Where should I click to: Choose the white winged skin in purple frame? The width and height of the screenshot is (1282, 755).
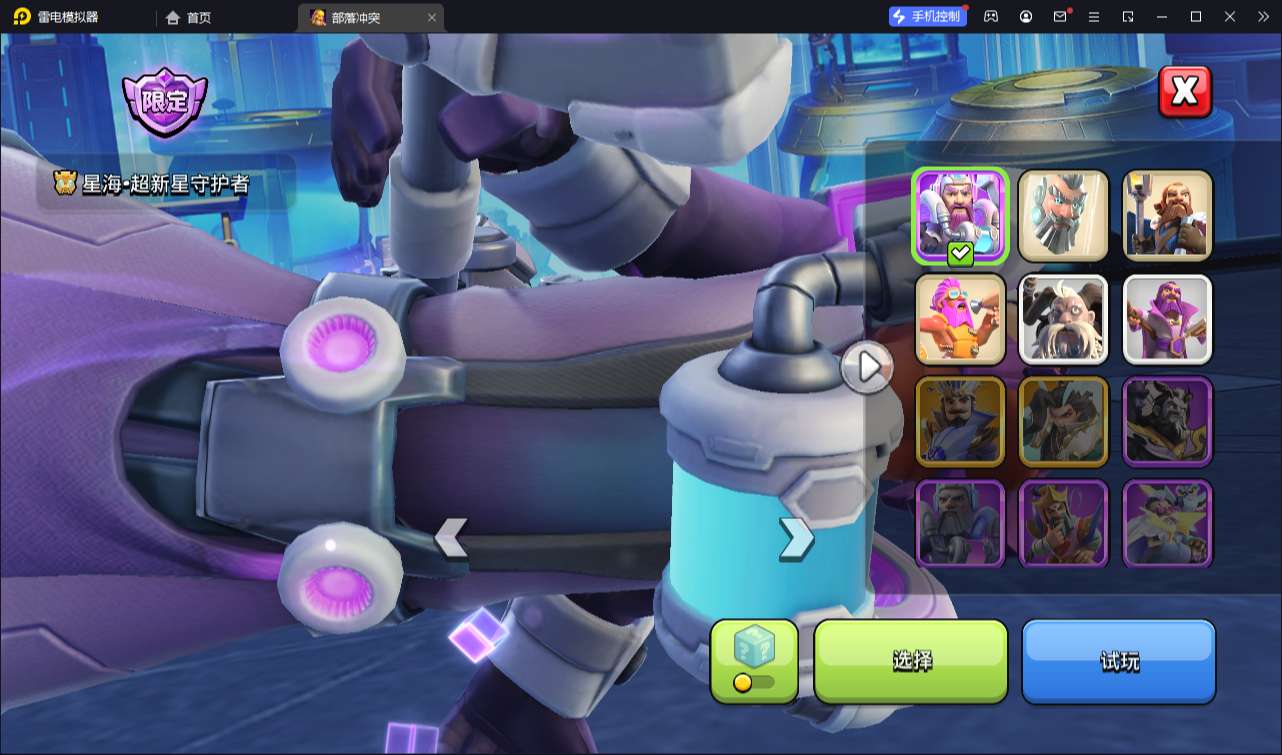(1167, 524)
